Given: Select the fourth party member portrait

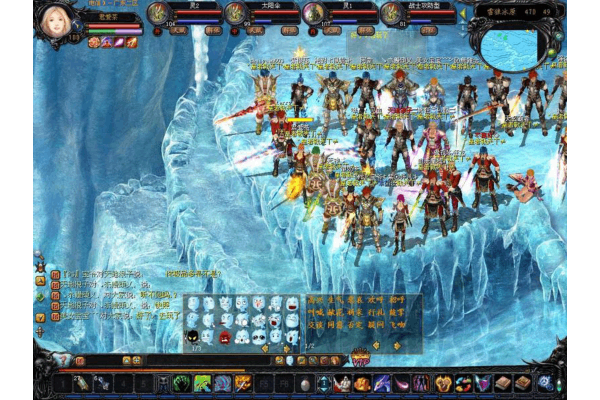Looking at the screenshot, I should (x=391, y=12).
